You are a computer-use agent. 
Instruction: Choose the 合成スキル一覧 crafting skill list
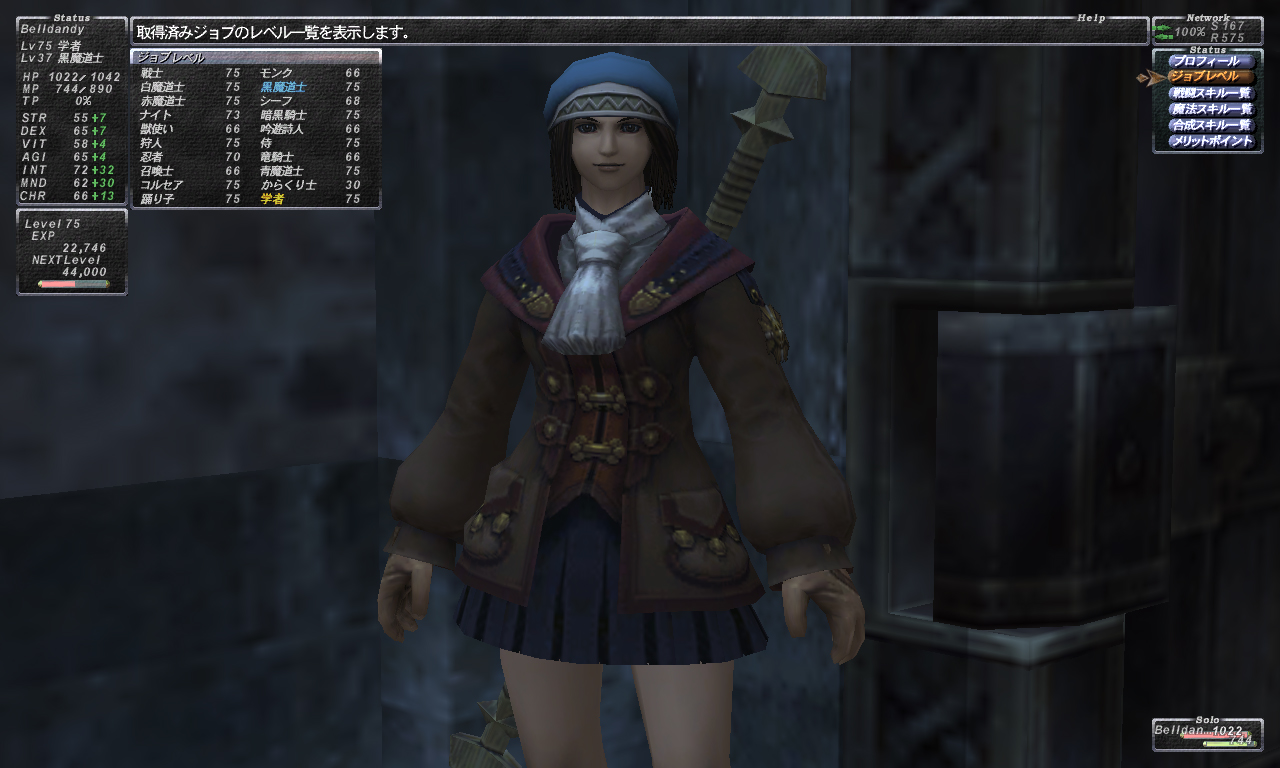pyautogui.click(x=1210, y=125)
